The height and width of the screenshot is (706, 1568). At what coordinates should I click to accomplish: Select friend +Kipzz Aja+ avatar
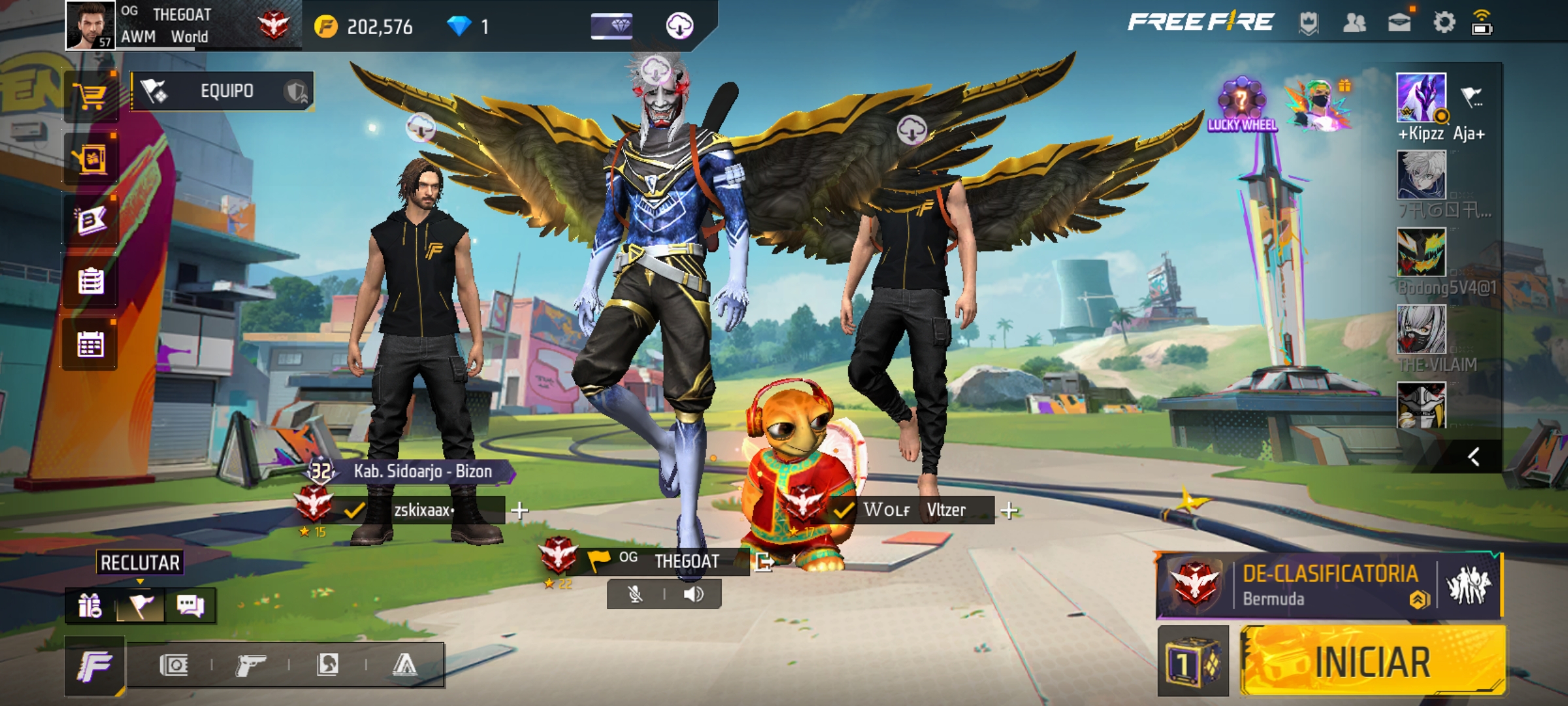pyautogui.click(x=1421, y=98)
